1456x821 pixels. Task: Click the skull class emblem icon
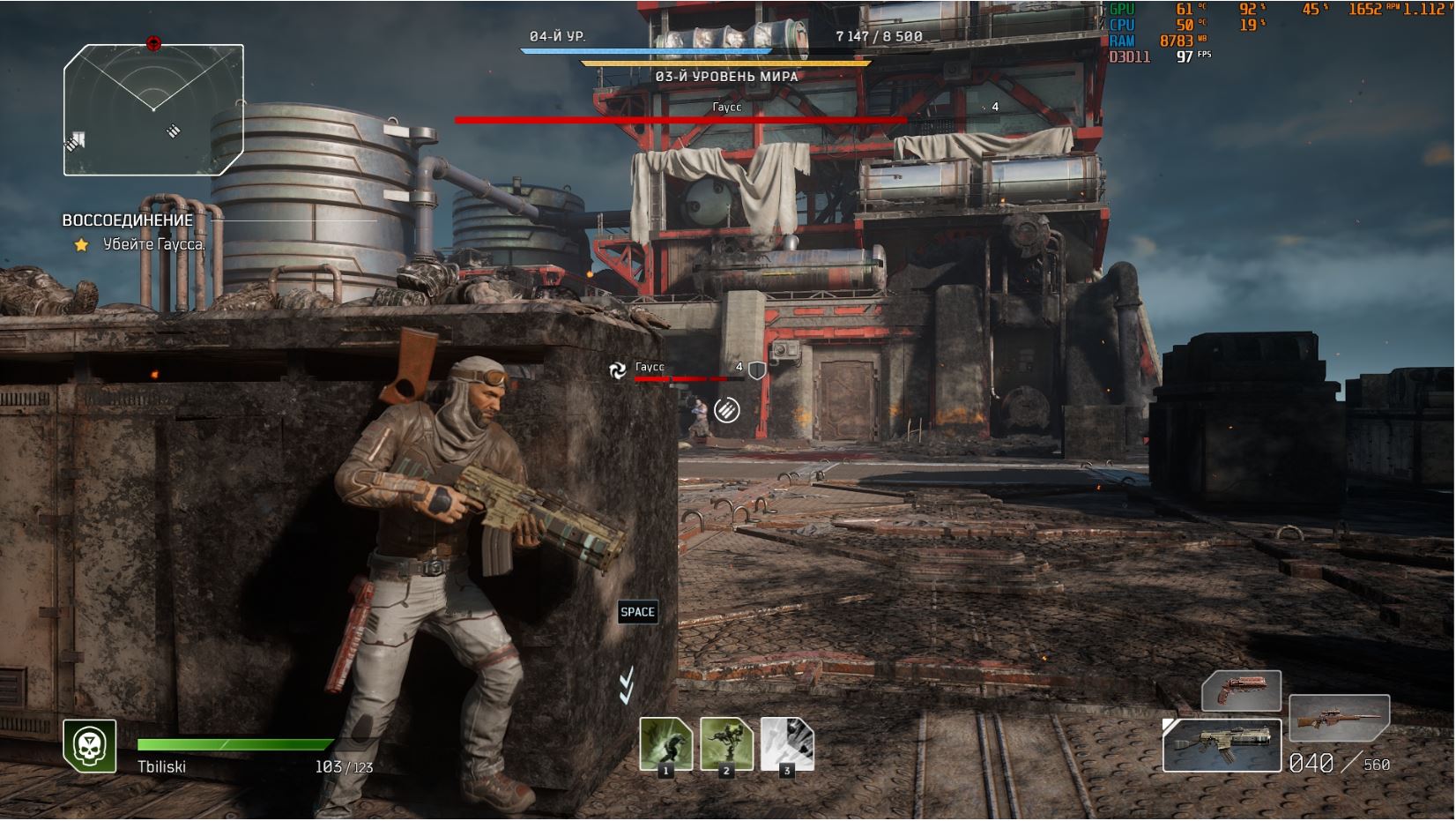point(90,745)
